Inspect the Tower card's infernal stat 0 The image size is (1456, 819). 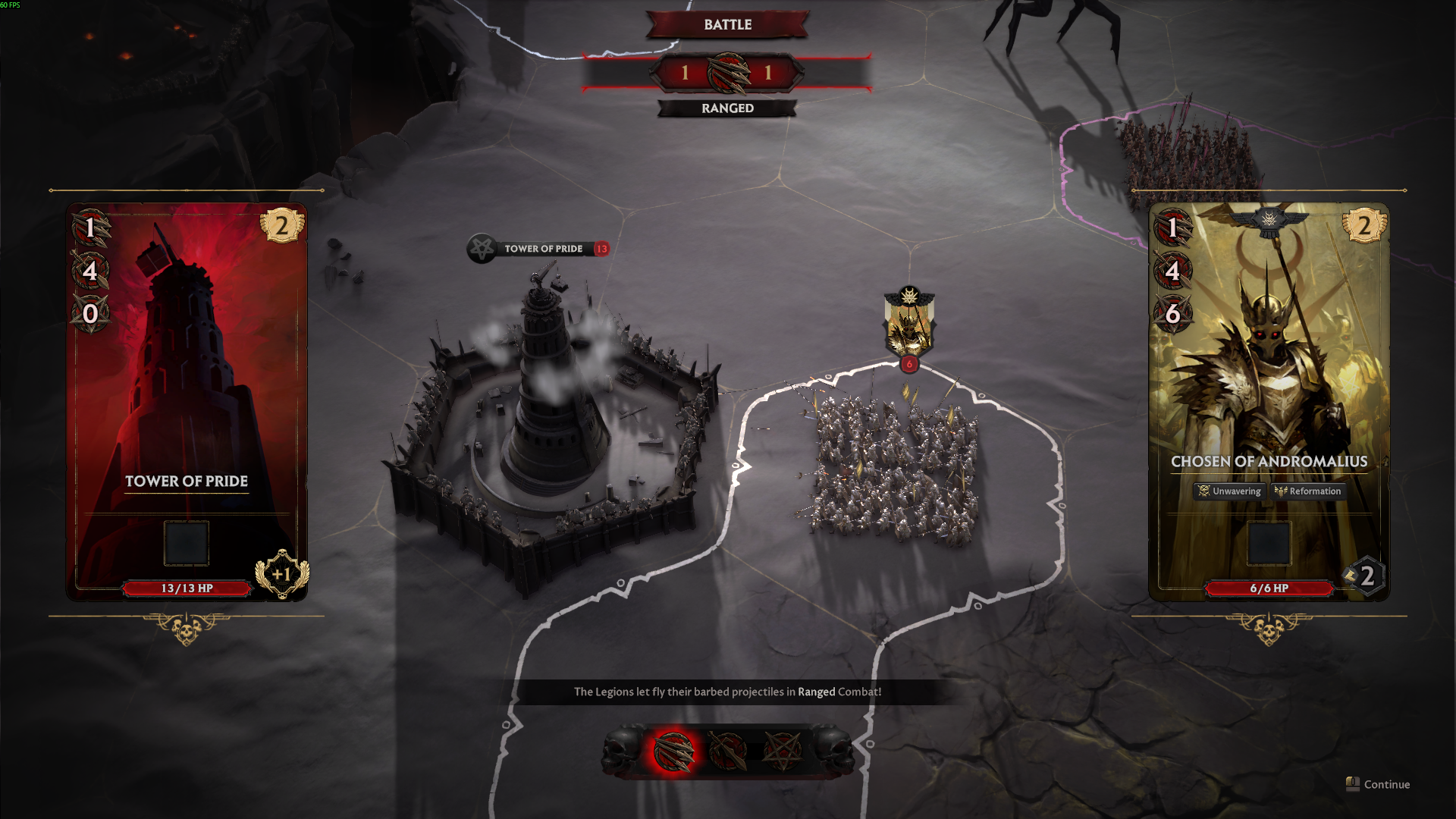(90, 313)
